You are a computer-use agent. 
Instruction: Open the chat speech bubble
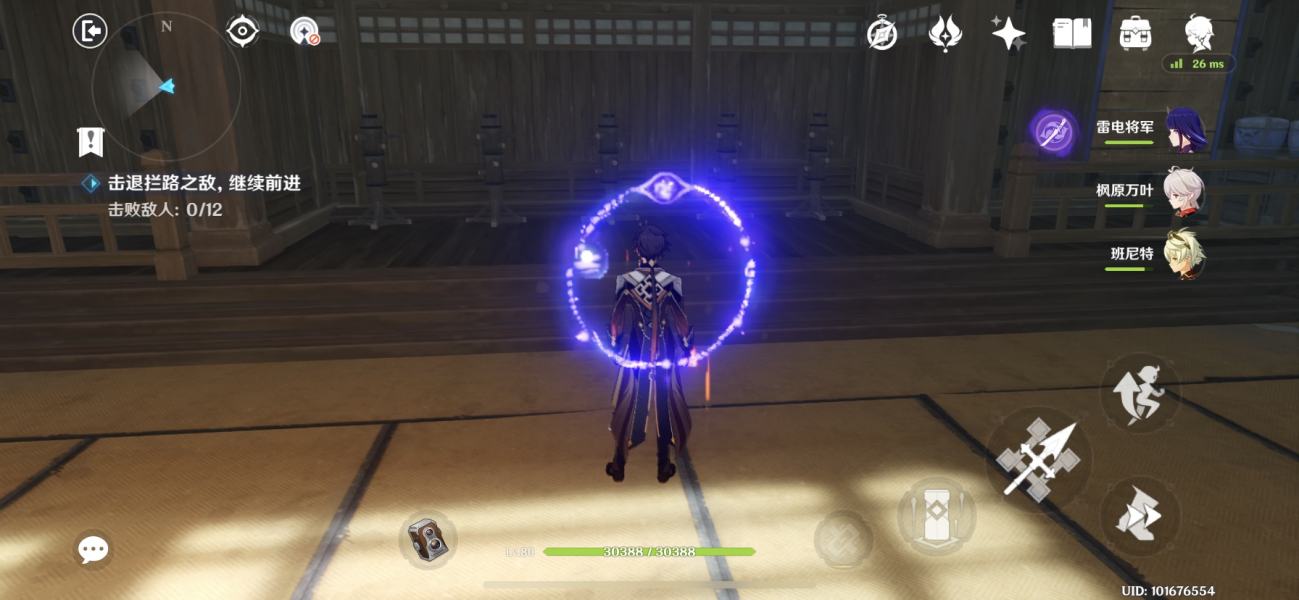93,548
